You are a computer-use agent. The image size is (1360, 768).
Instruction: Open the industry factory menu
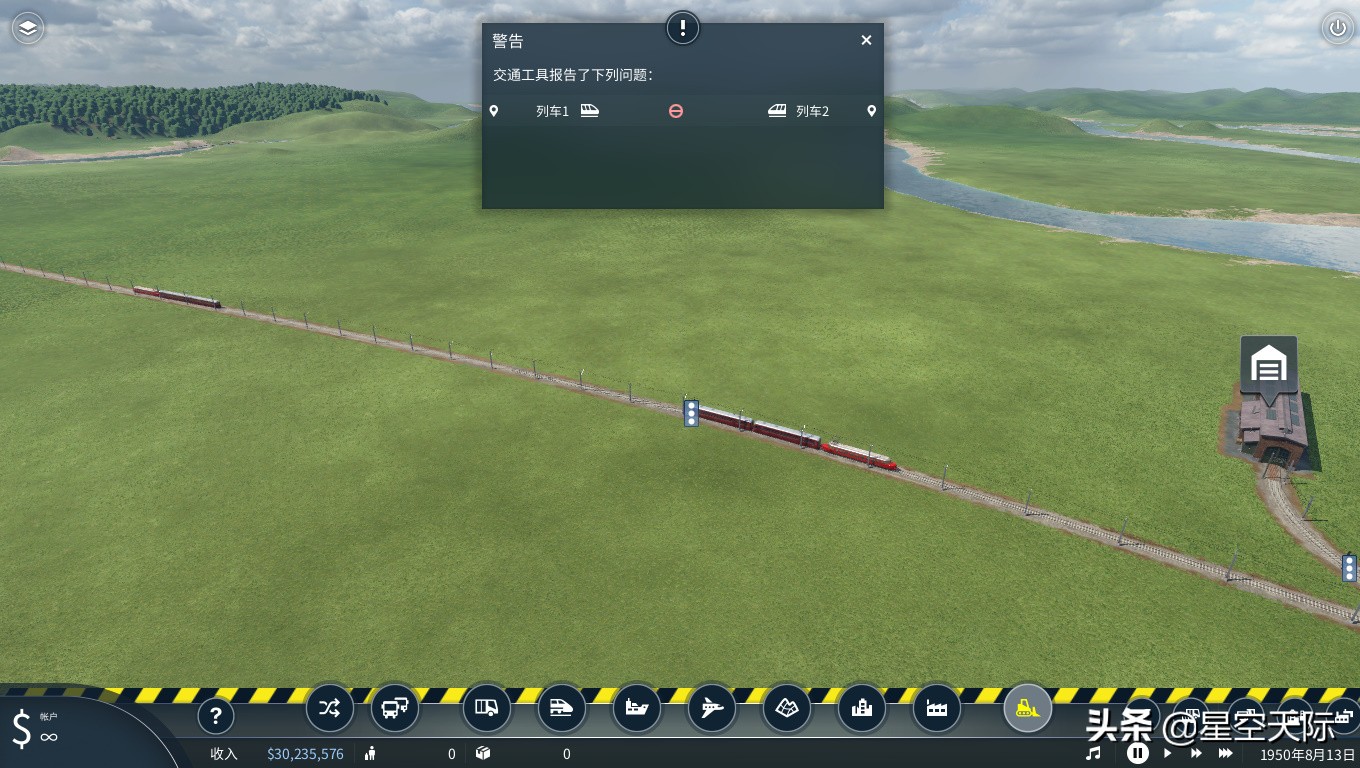click(937, 709)
